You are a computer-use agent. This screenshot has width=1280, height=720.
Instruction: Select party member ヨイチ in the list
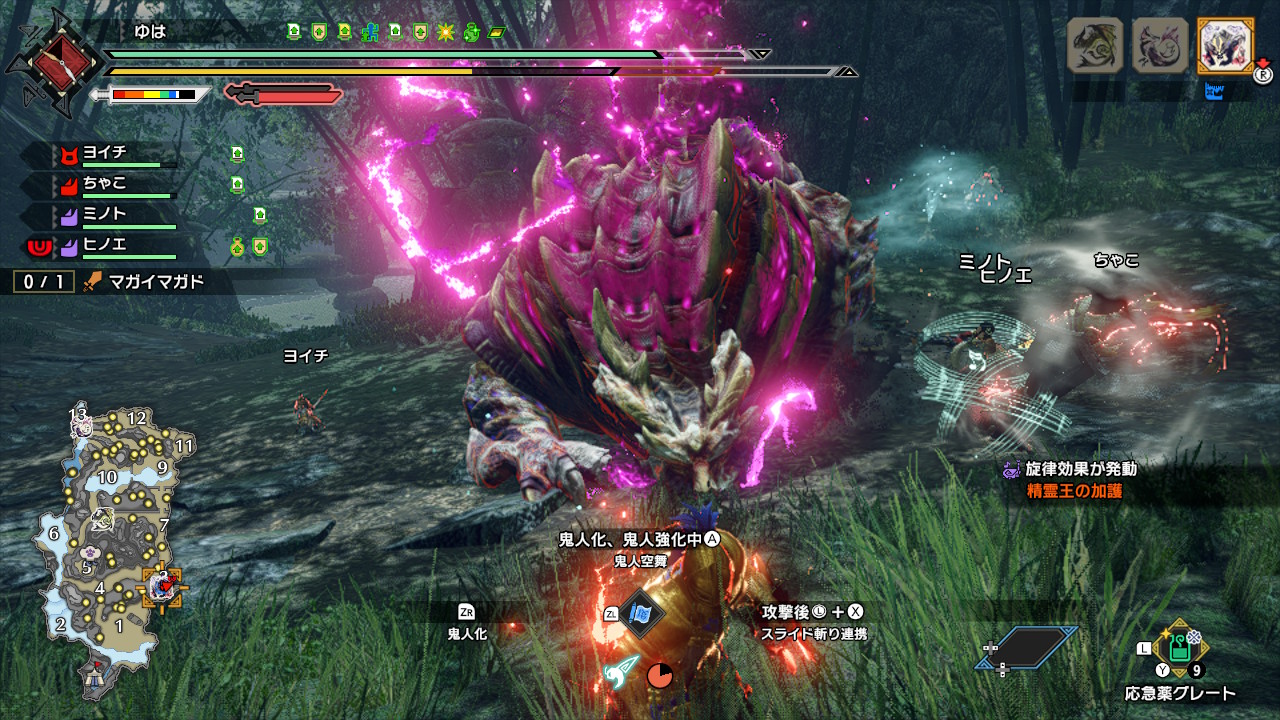pos(104,155)
